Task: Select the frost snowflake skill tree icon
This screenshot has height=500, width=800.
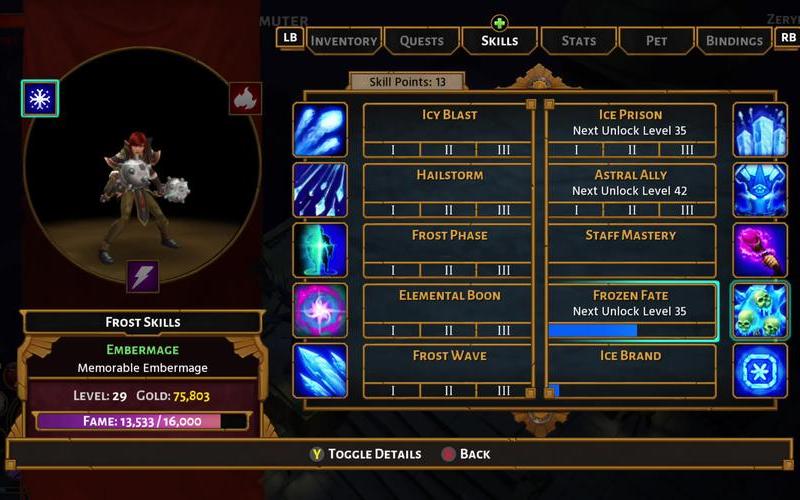Action: tap(40, 99)
